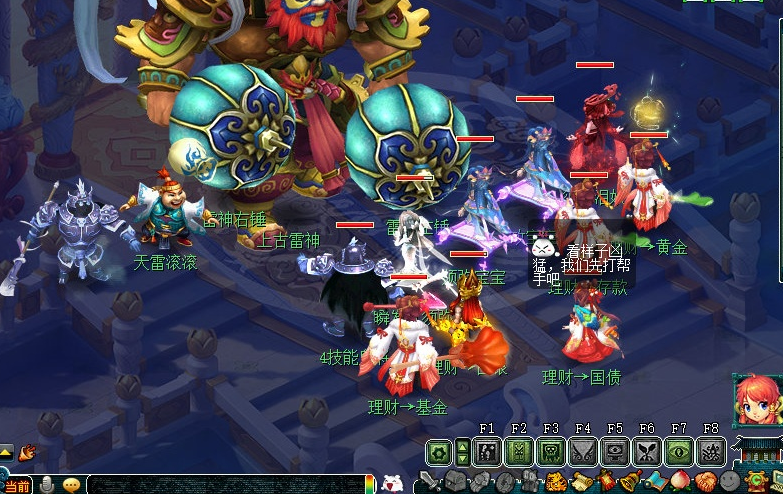Select the F4 wings skill slot
This screenshot has height=494, width=783.
(x=583, y=453)
